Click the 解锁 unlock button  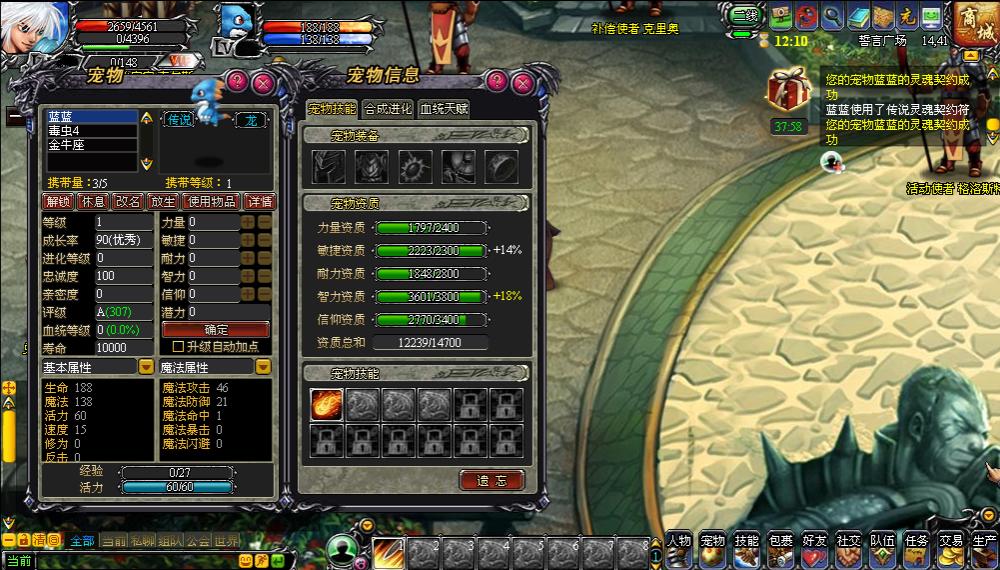pyautogui.click(x=58, y=201)
